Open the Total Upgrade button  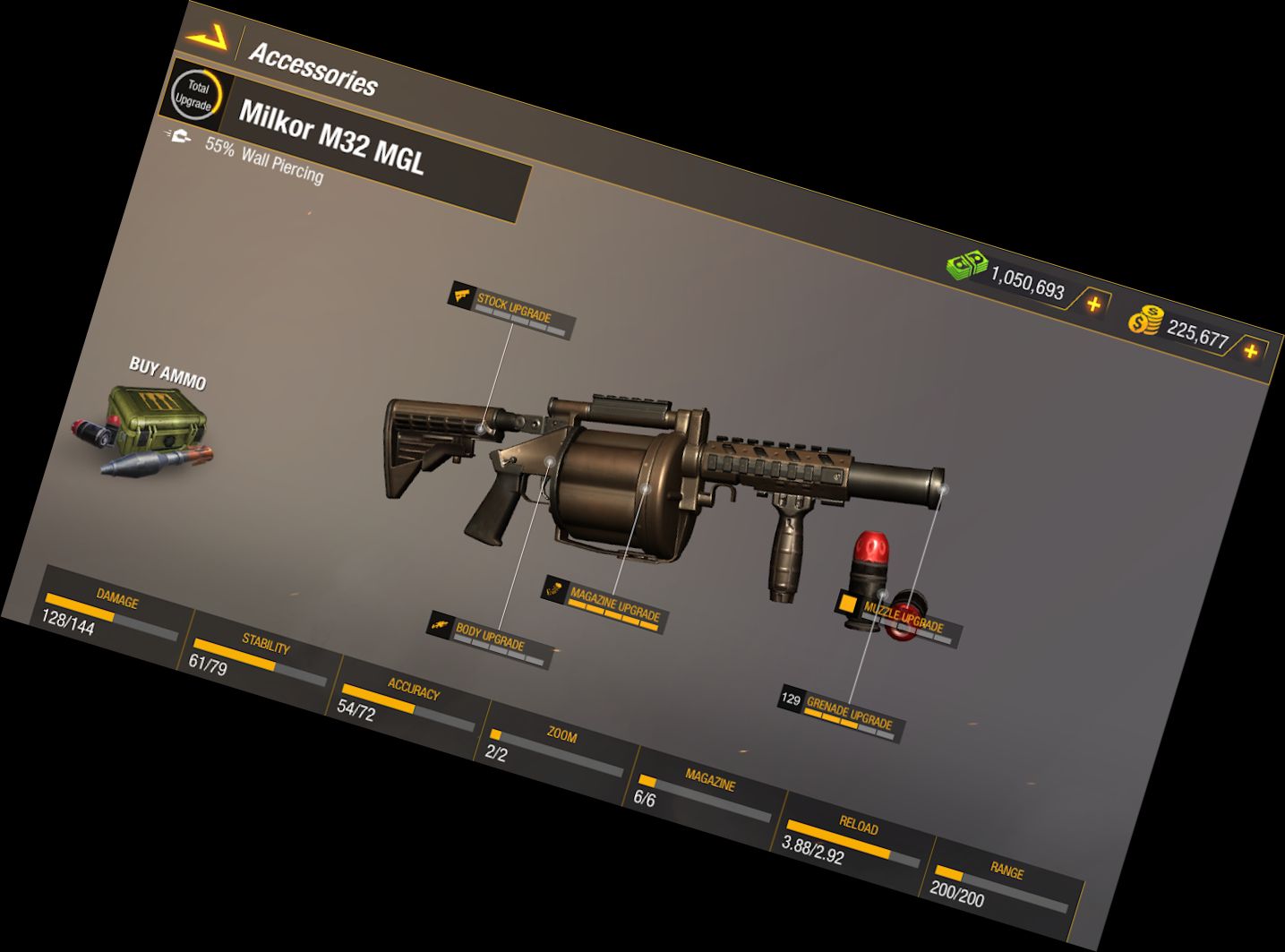(x=194, y=95)
